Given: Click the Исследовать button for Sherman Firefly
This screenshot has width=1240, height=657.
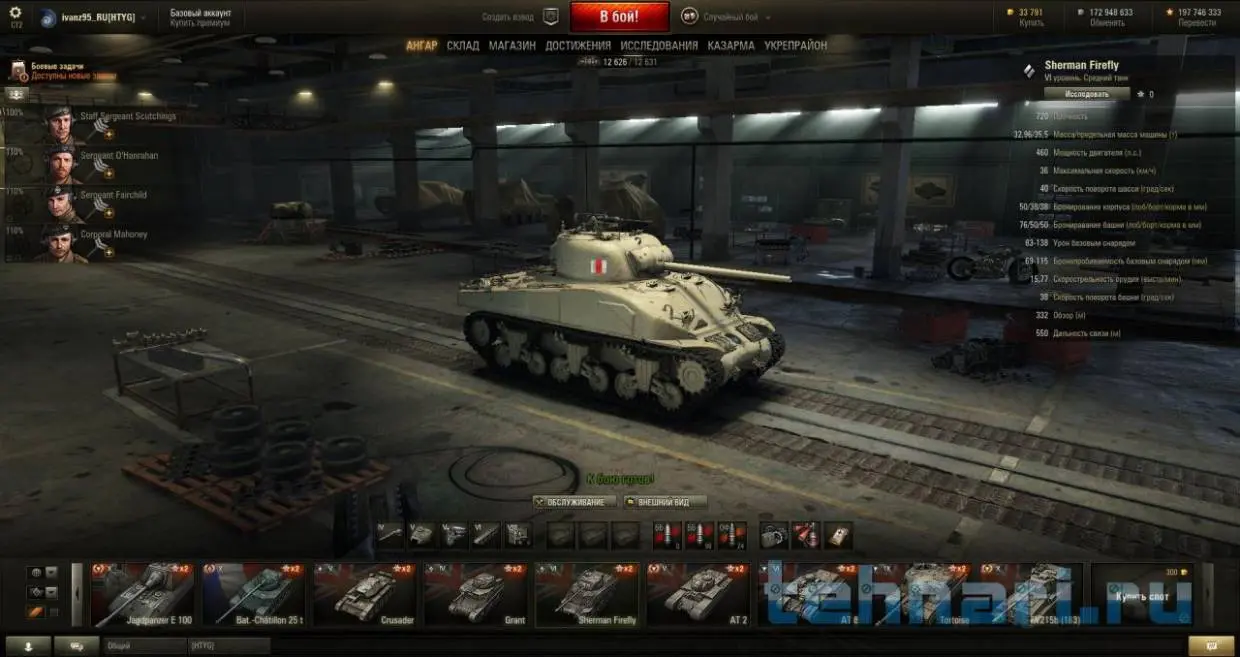Looking at the screenshot, I should click(1087, 94).
